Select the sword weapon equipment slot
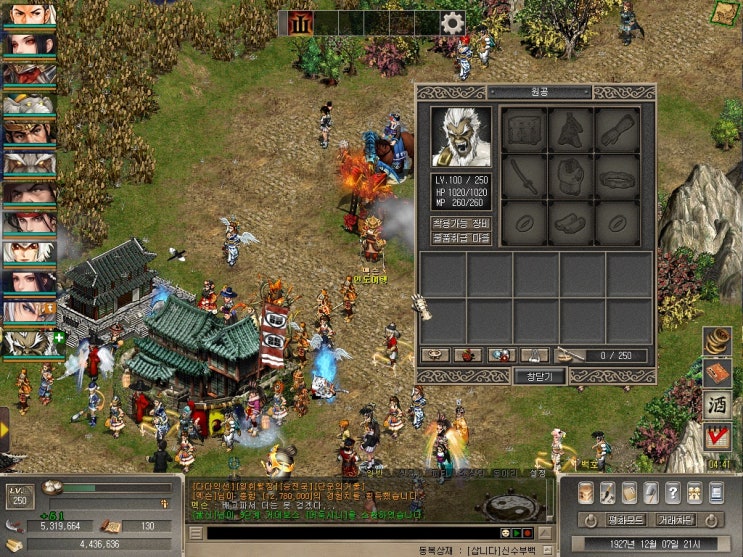 pos(524,177)
